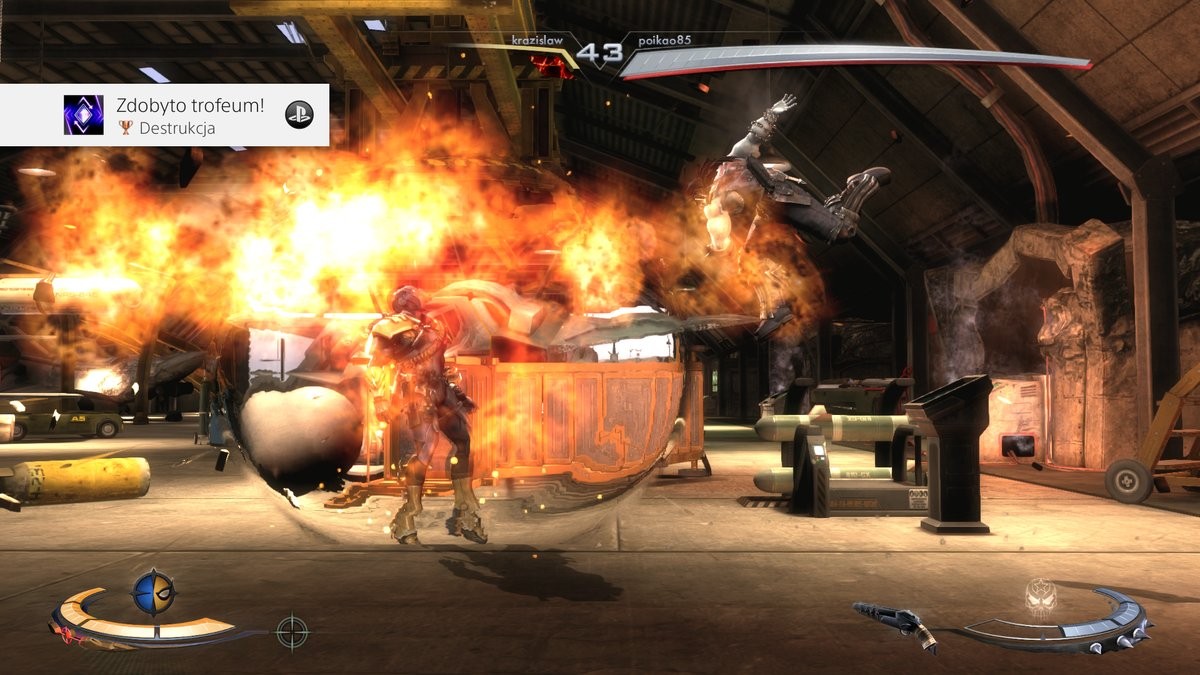
Task: Select the blue bat emblem trait icon
Action: tap(154, 592)
